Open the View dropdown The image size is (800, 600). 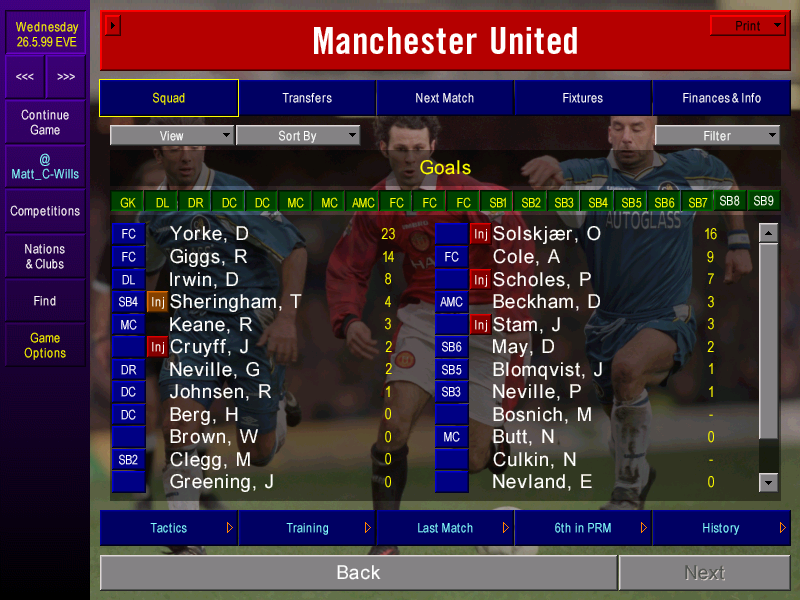[172, 136]
